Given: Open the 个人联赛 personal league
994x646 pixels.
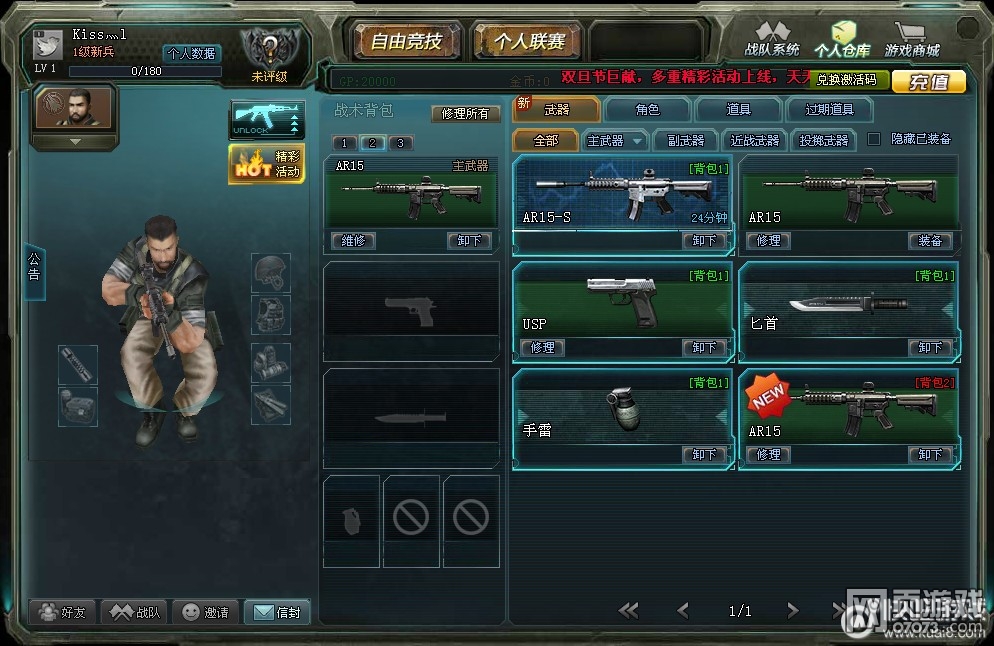Looking at the screenshot, I should [528, 42].
